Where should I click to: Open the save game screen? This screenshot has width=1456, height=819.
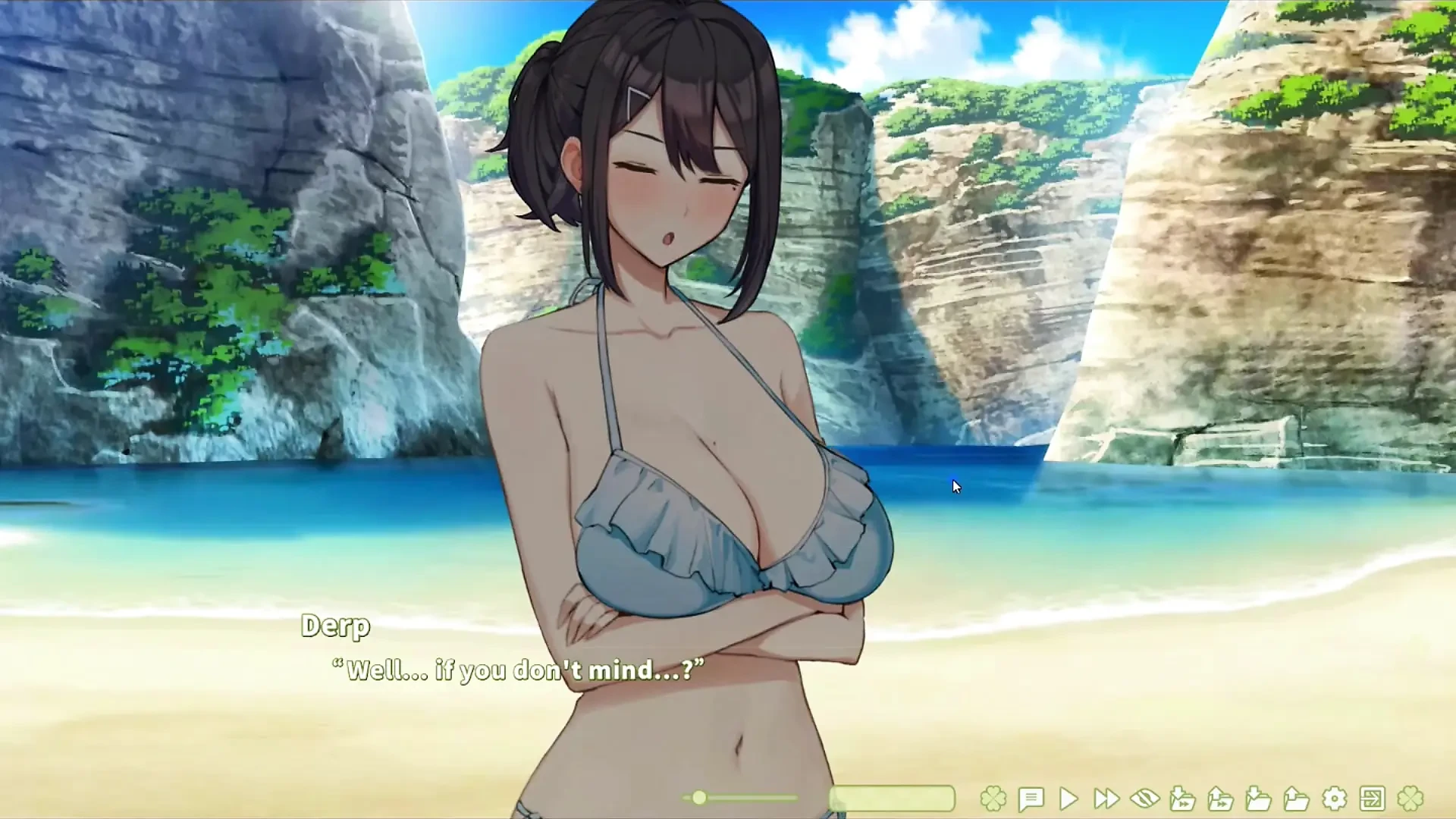pyautogui.click(x=1259, y=798)
